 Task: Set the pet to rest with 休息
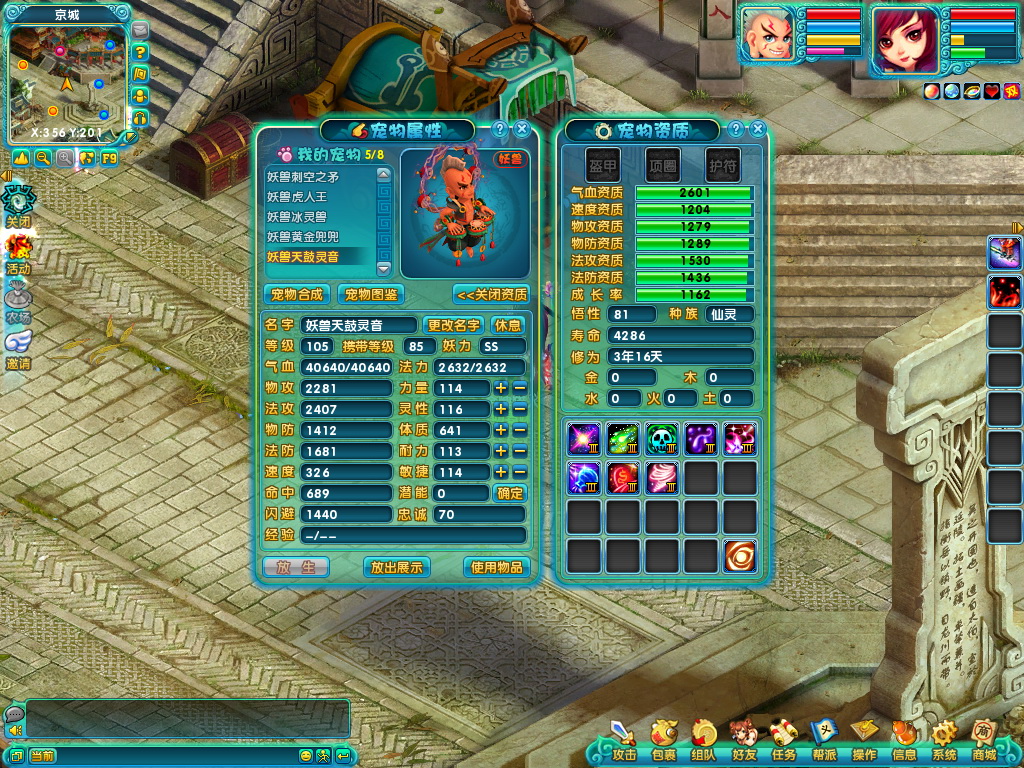(508, 325)
